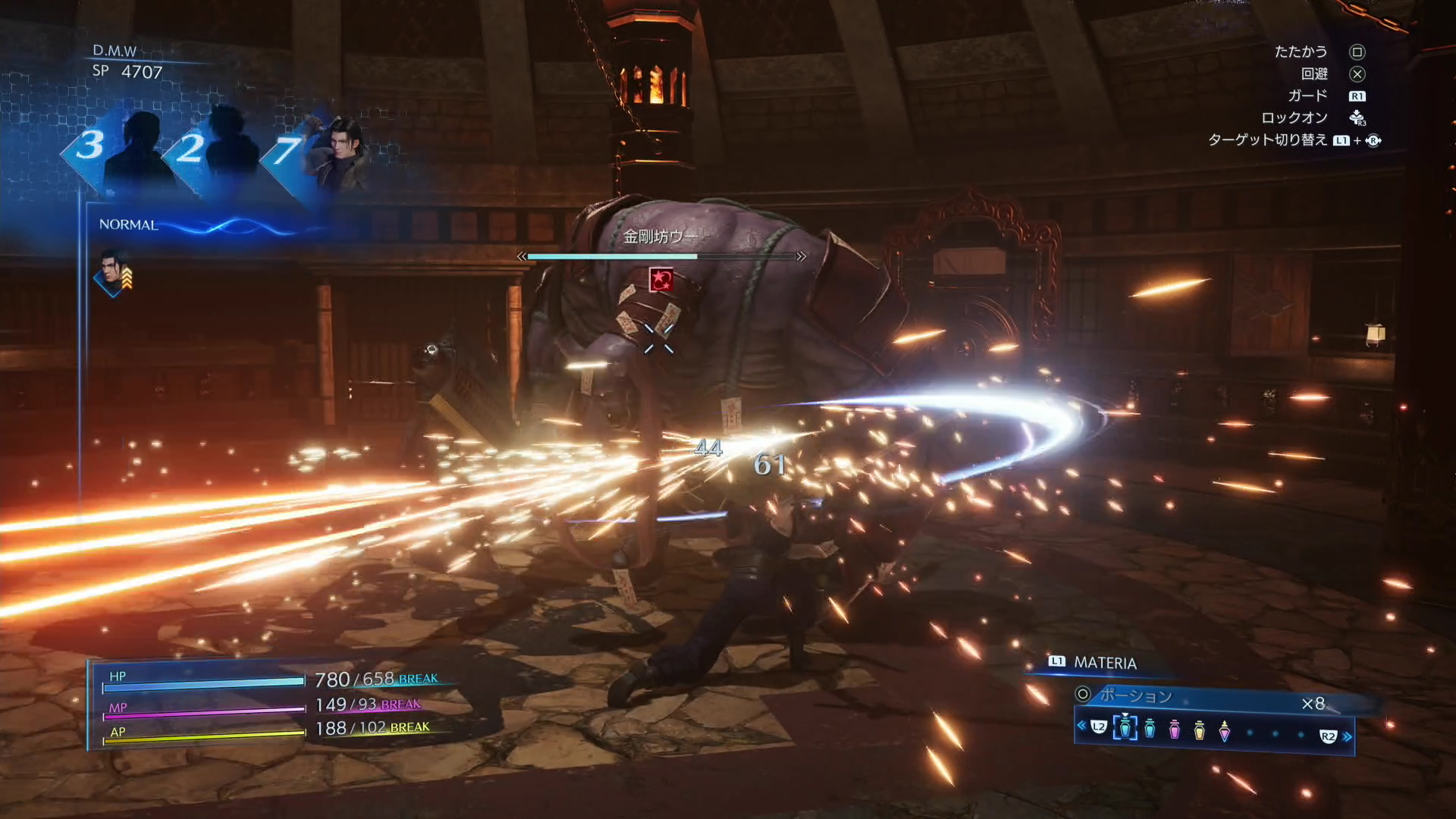Viewport: 1456px width, 819px height.
Task: Pick the pink square bottle in the item bar
Action: 1175,730
